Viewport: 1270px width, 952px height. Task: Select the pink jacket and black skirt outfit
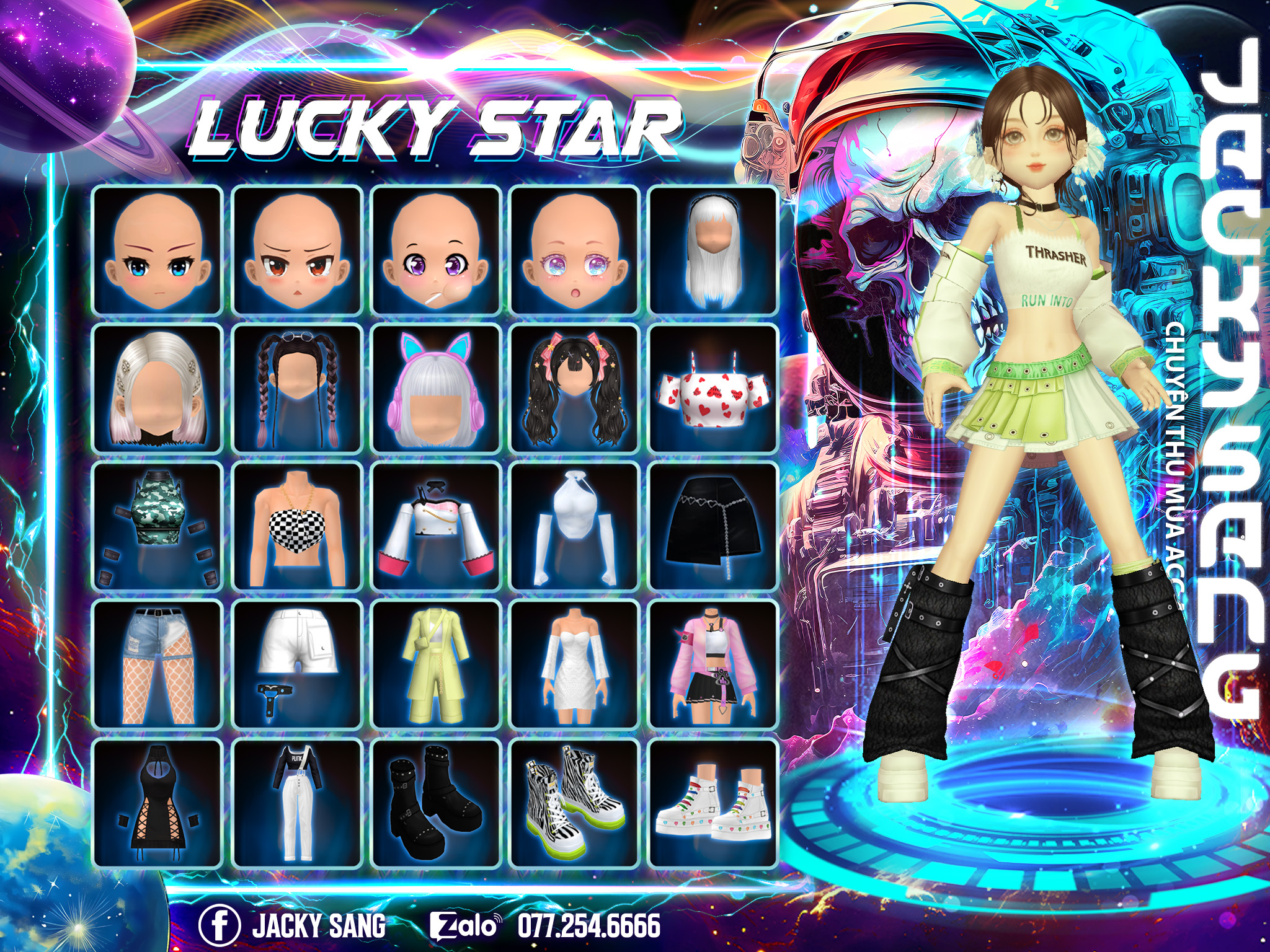pyautogui.click(x=713, y=664)
